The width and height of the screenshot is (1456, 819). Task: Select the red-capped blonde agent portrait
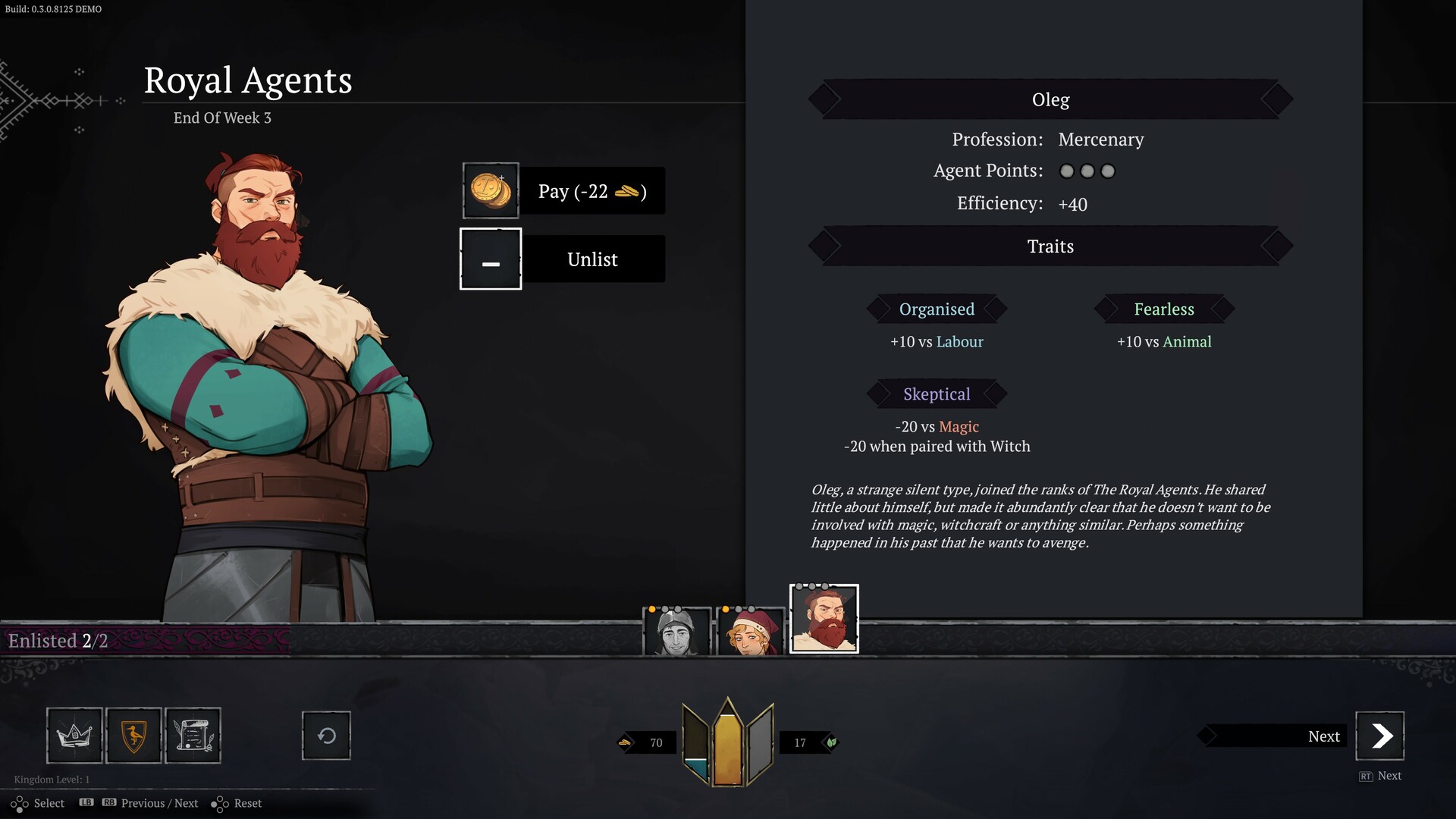click(x=750, y=632)
